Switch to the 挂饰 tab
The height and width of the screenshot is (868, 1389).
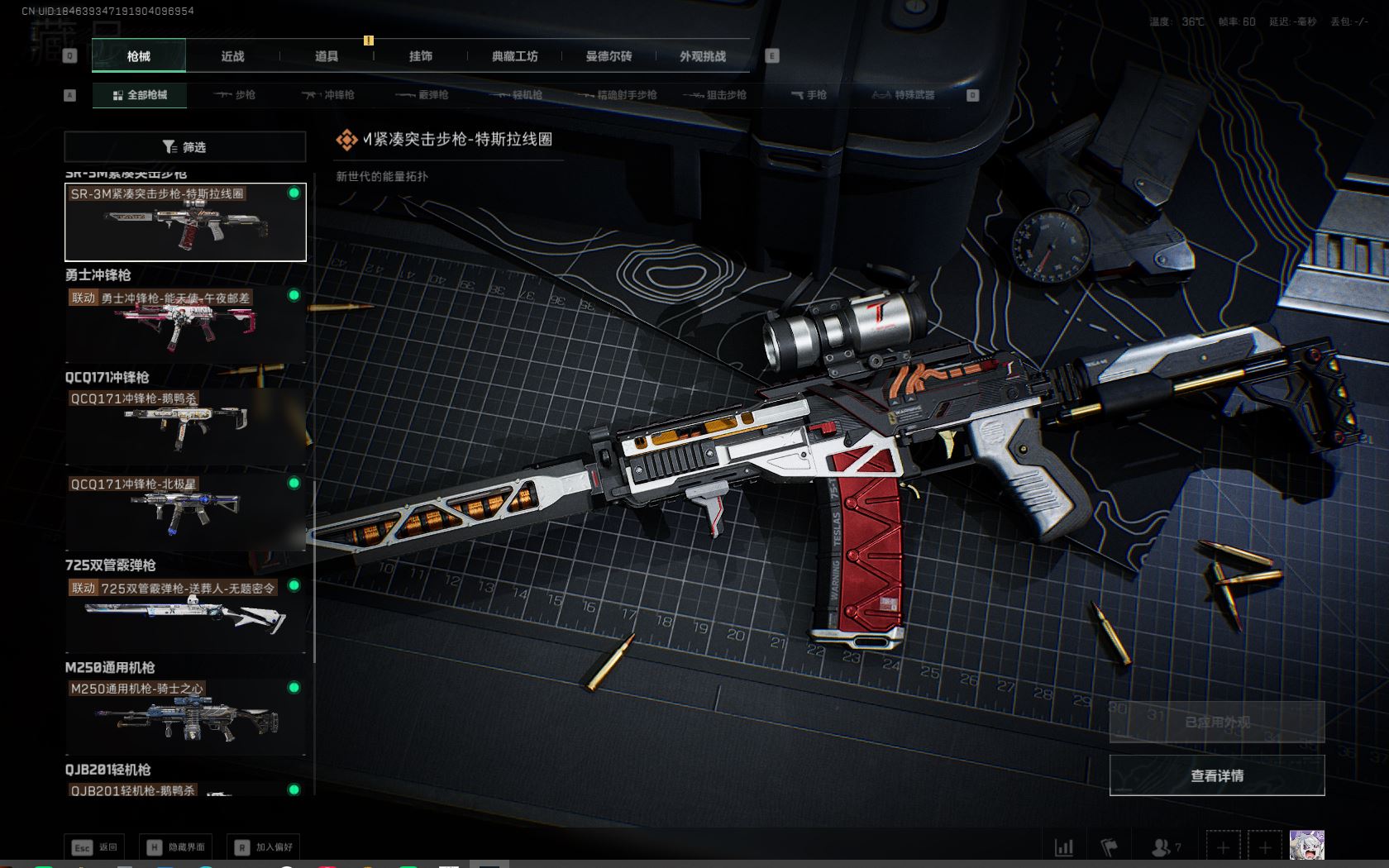pos(421,56)
